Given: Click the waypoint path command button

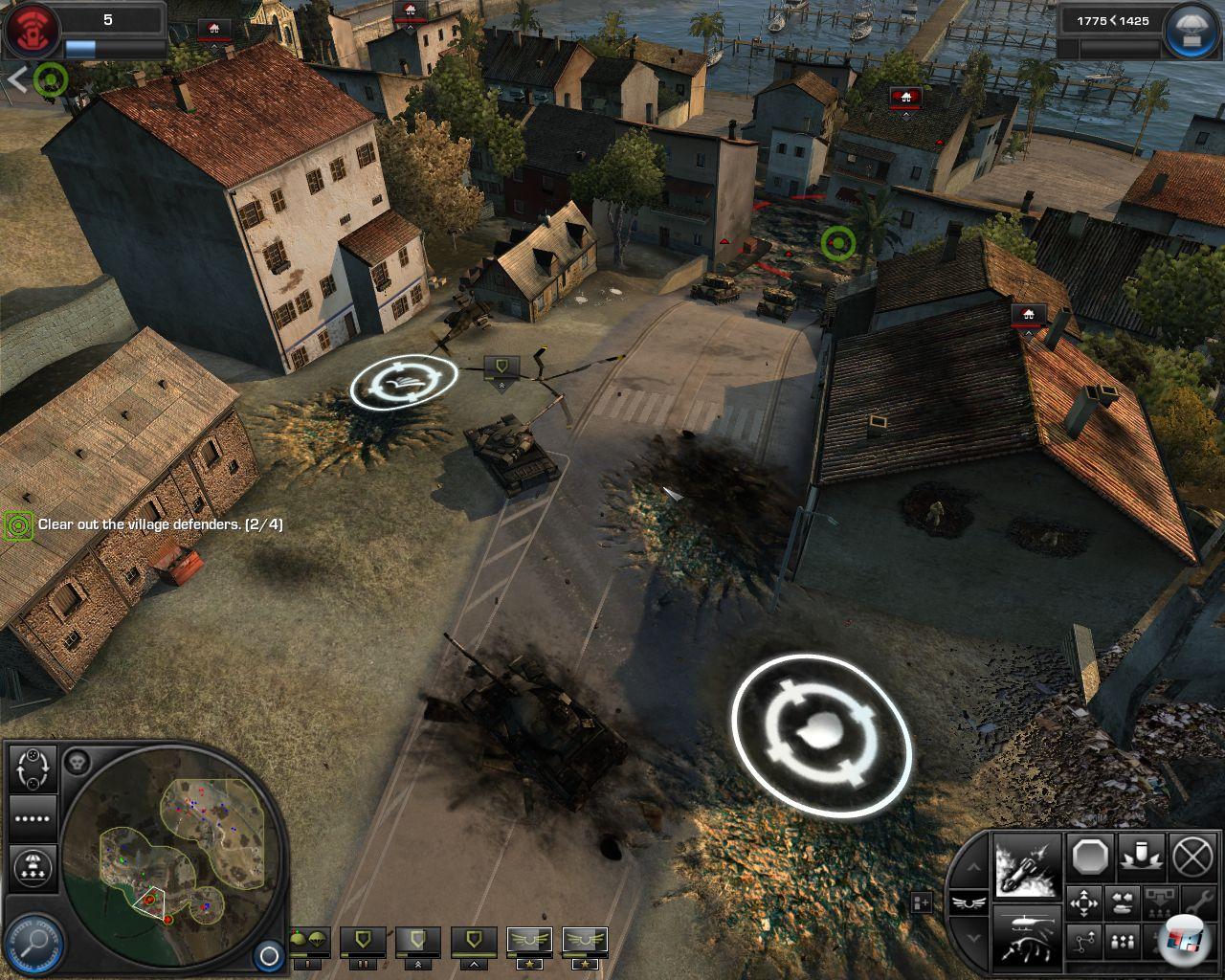Looking at the screenshot, I should pos(1084,941).
